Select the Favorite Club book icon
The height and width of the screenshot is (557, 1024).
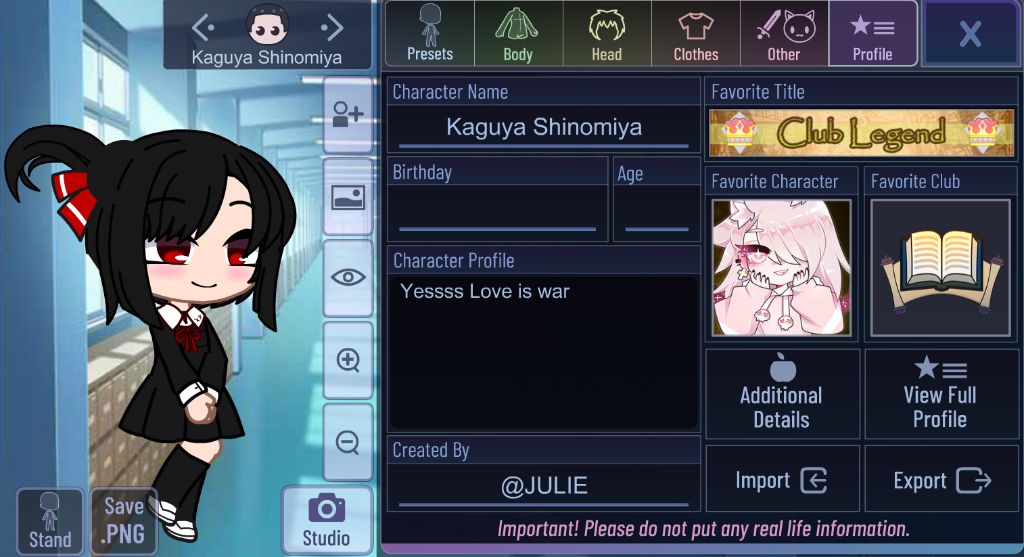pyautogui.click(x=940, y=268)
